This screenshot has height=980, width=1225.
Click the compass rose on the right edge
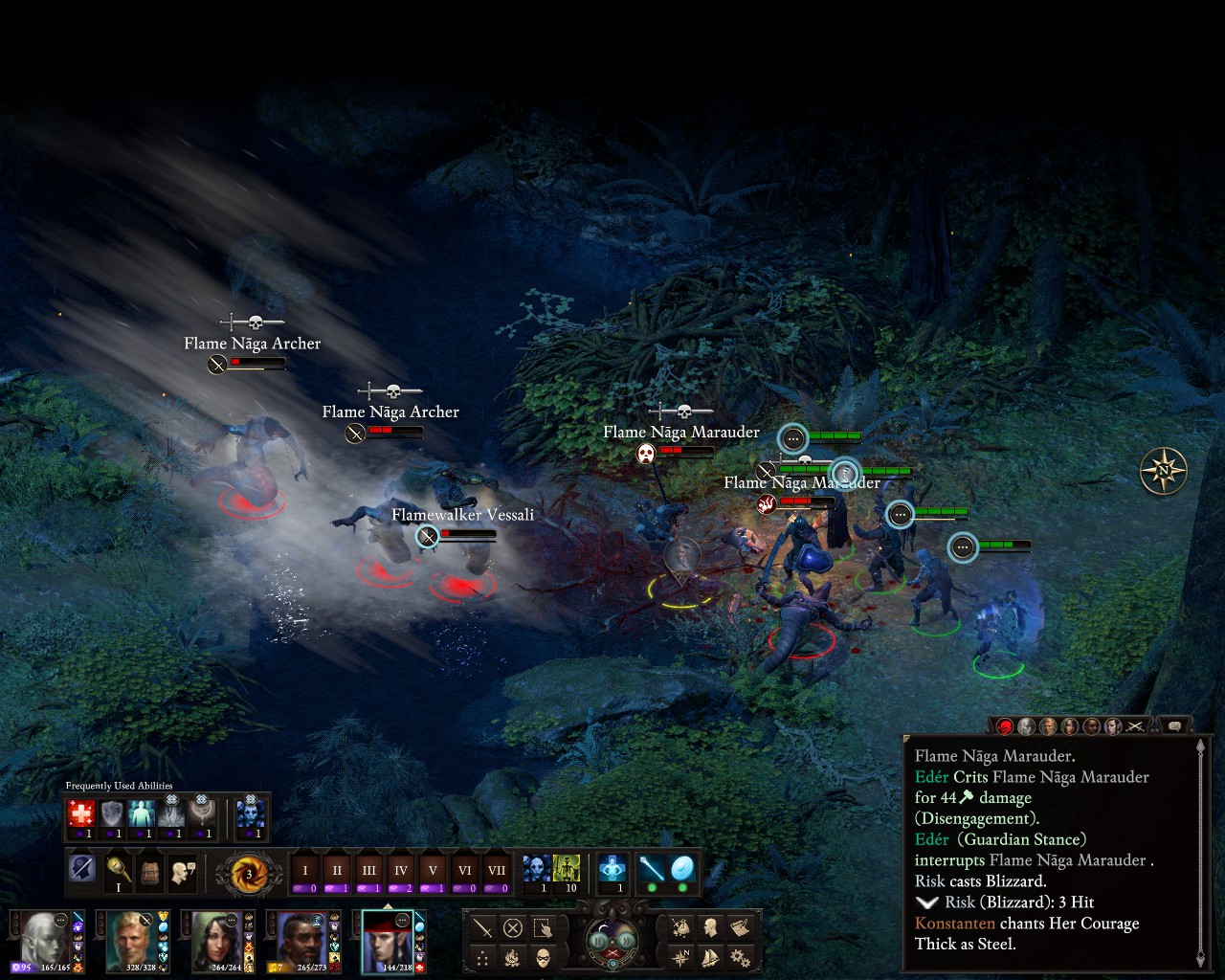(x=1163, y=471)
